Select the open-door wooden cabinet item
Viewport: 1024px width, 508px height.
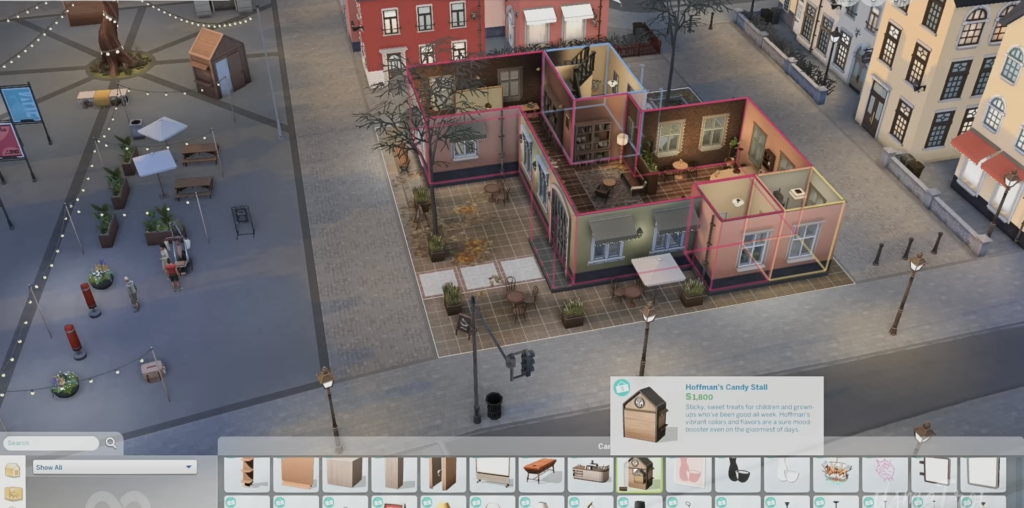coord(443,474)
